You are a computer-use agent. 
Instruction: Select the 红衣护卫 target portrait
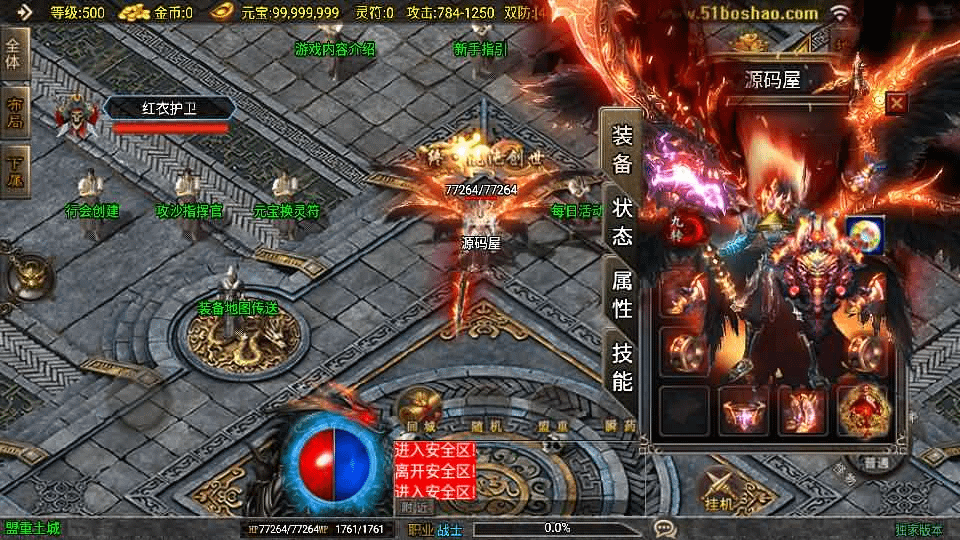pos(70,117)
